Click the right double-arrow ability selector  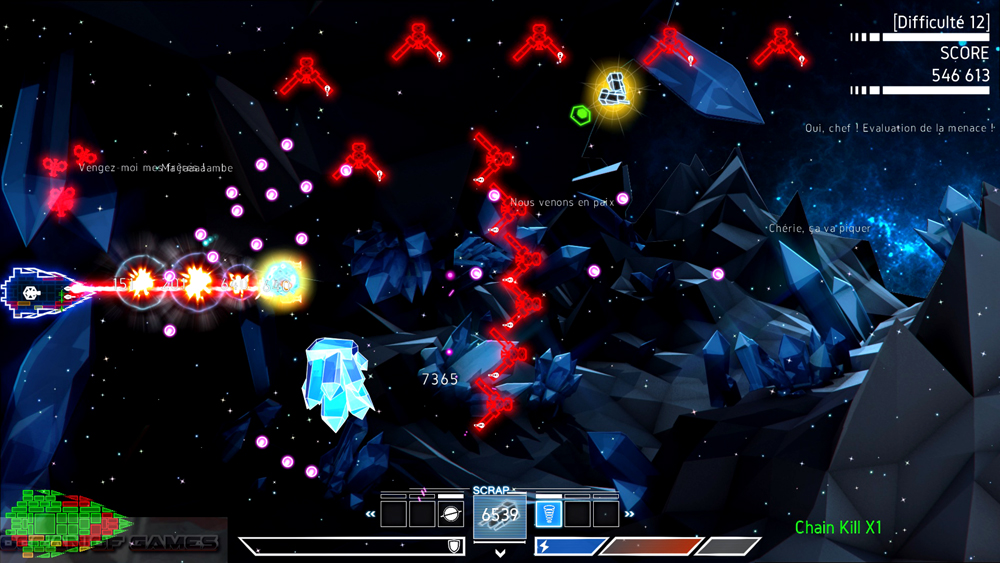[x=629, y=515]
